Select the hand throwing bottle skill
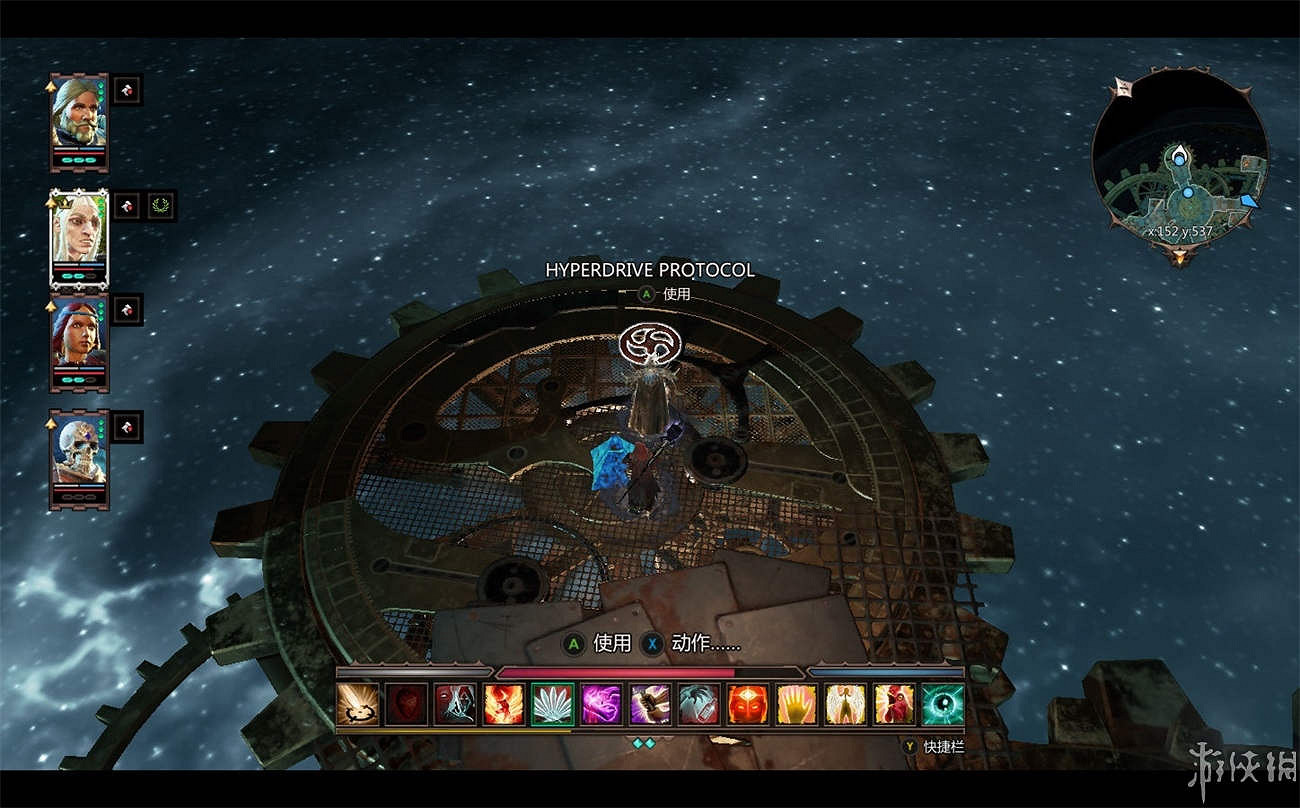1300x808 pixels. coord(699,704)
